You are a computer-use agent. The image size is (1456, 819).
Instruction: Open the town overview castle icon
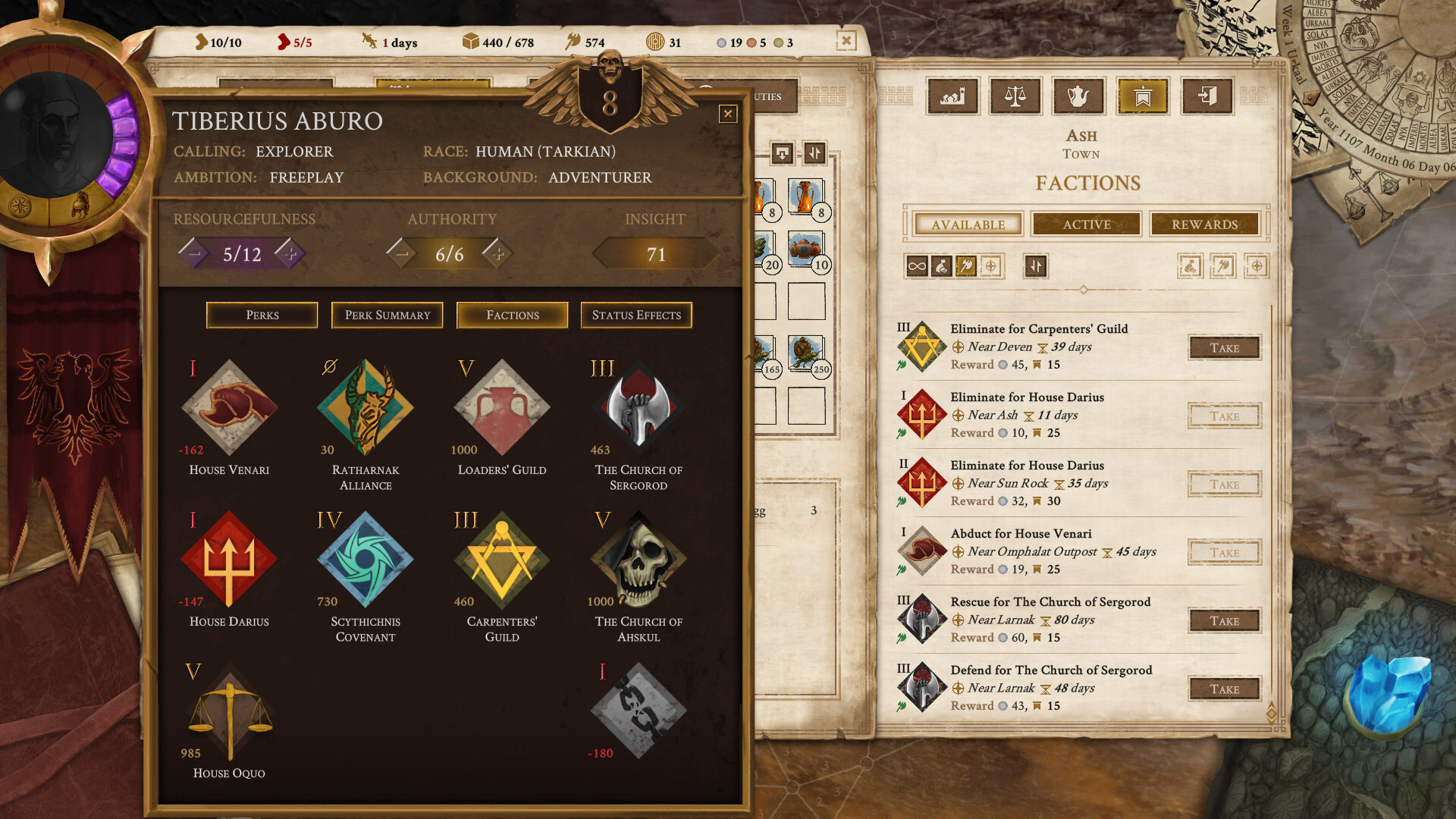(952, 96)
